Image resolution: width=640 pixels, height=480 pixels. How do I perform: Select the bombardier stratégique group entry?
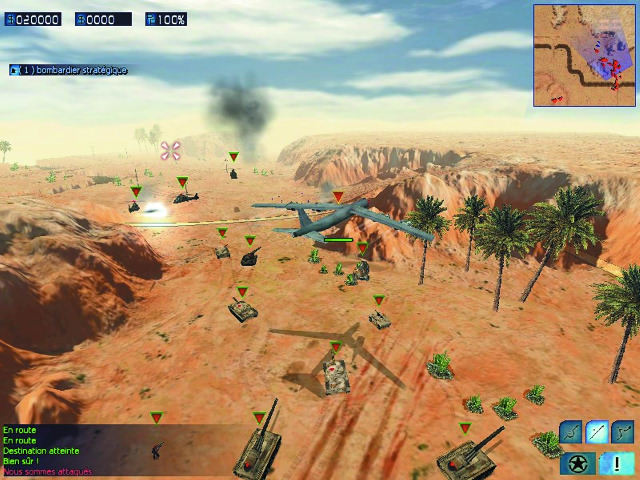click(x=68, y=70)
